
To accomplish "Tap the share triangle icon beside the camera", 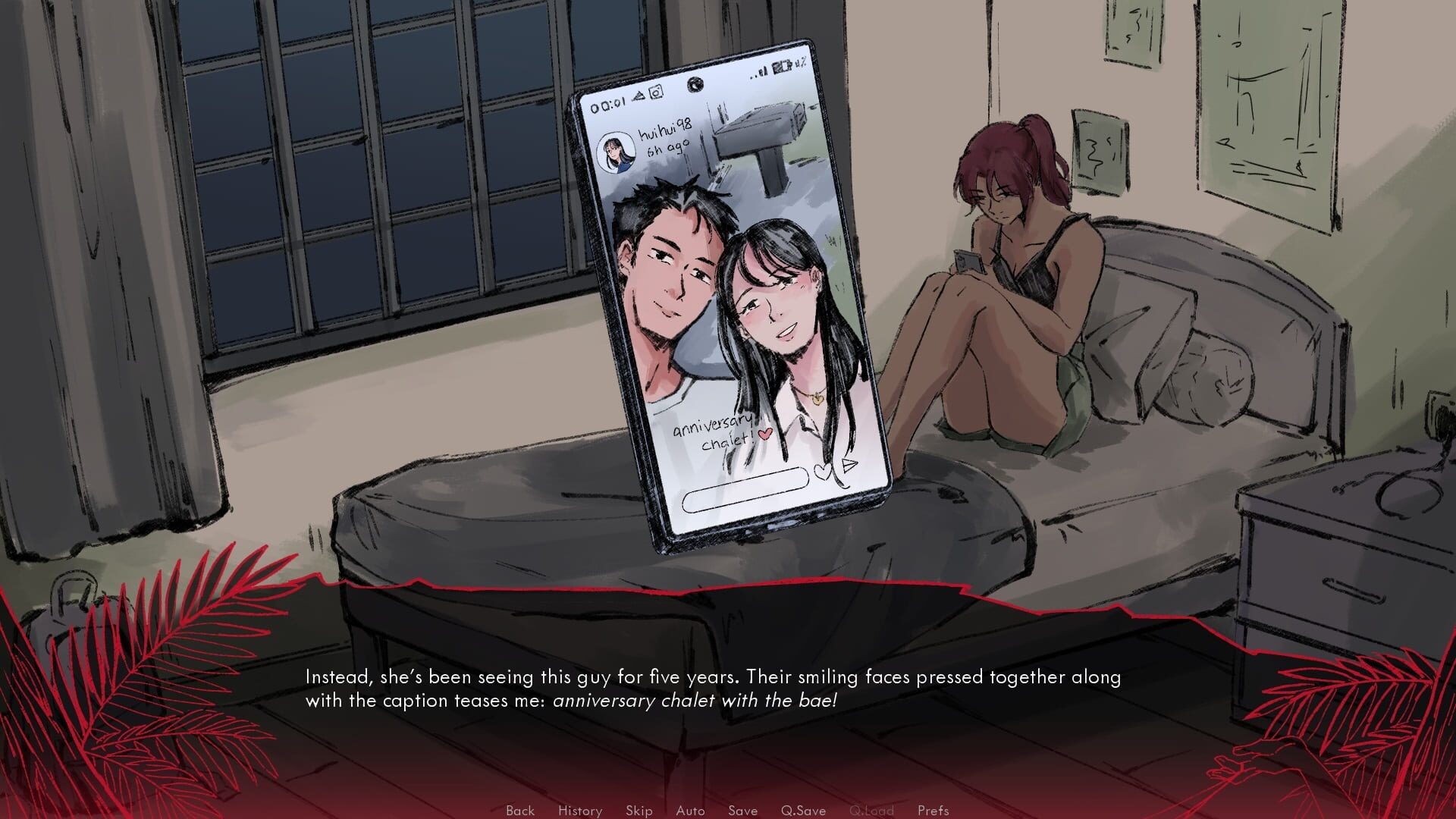I will 639,96.
